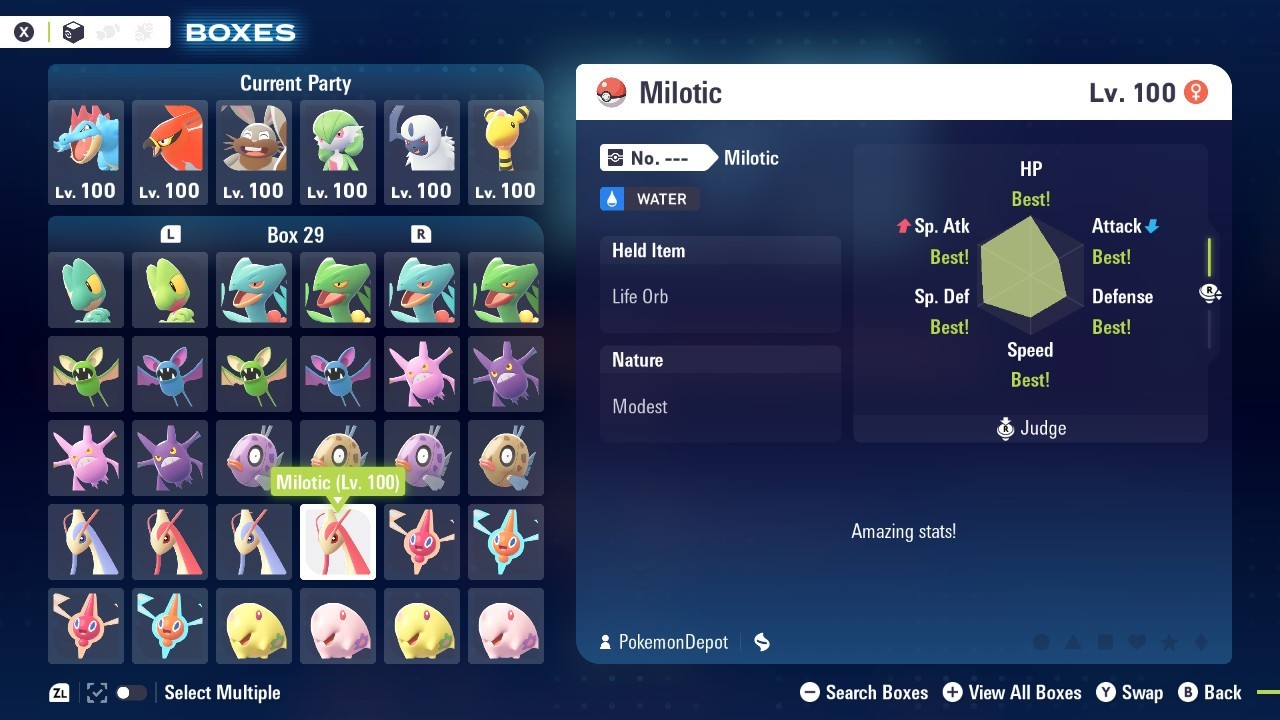This screenshot has width=1280, height=720.
Task: Click the R button to view next box
Action: [x=421, y=234]
